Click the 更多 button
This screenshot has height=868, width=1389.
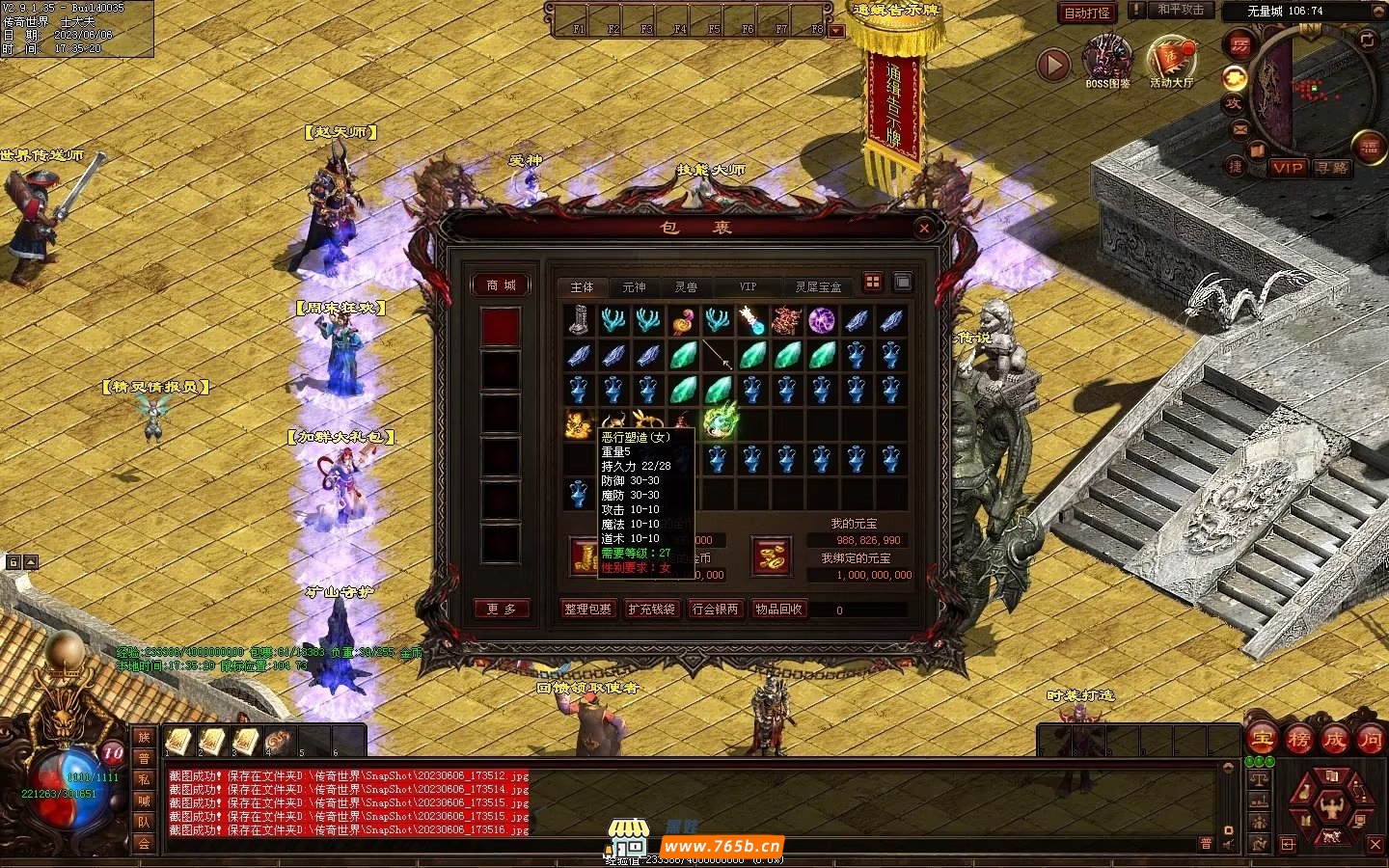pos(502,610)
